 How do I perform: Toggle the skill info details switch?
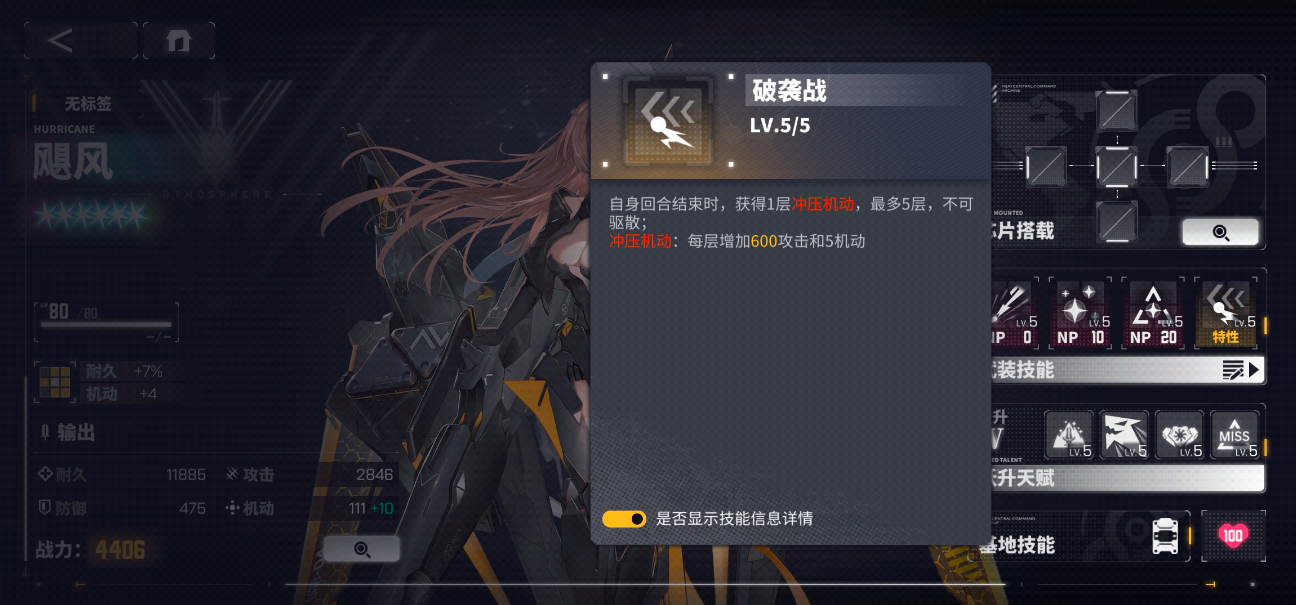pos(624,519)
